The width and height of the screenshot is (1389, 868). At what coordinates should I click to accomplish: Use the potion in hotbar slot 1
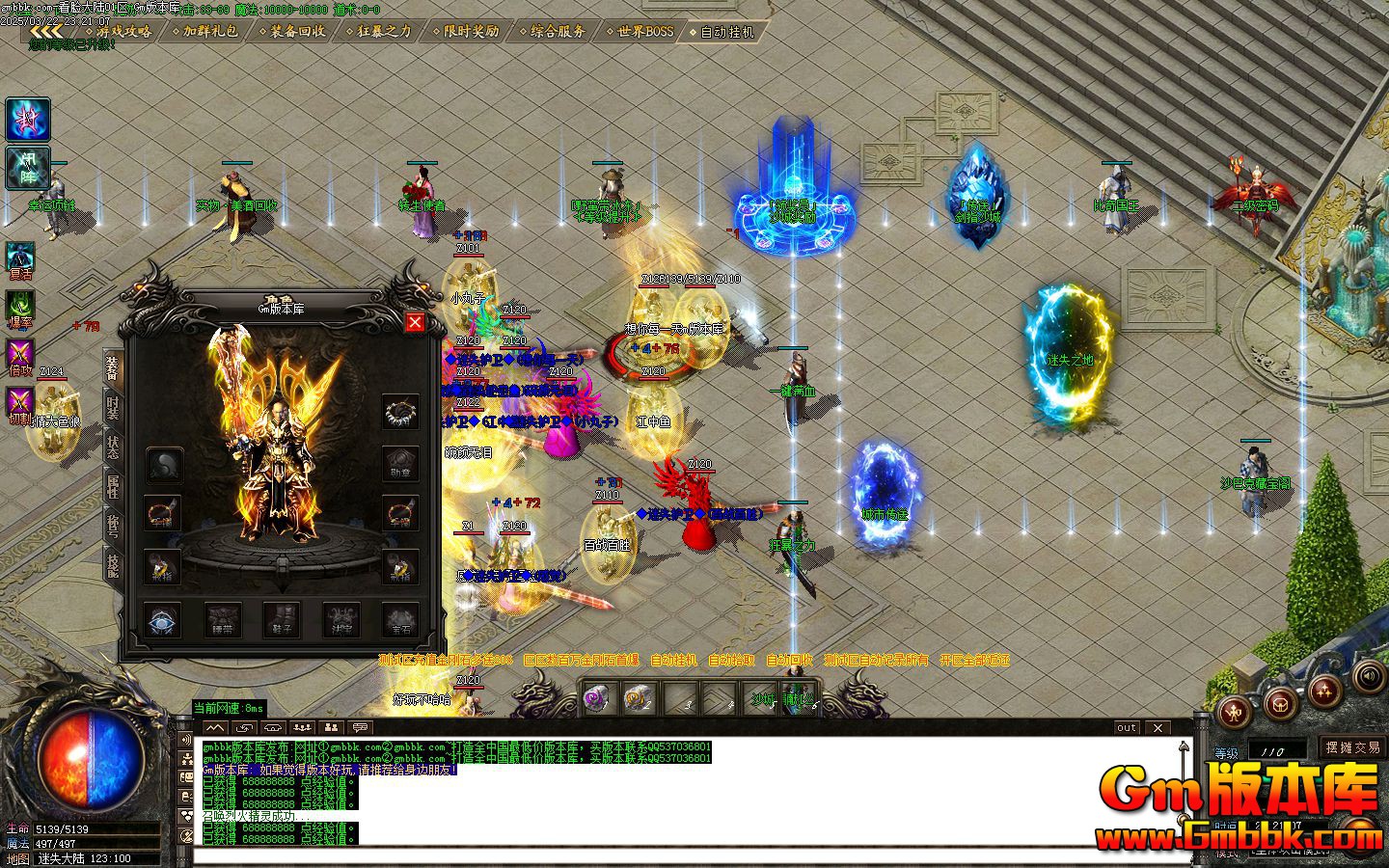[595, 694]
